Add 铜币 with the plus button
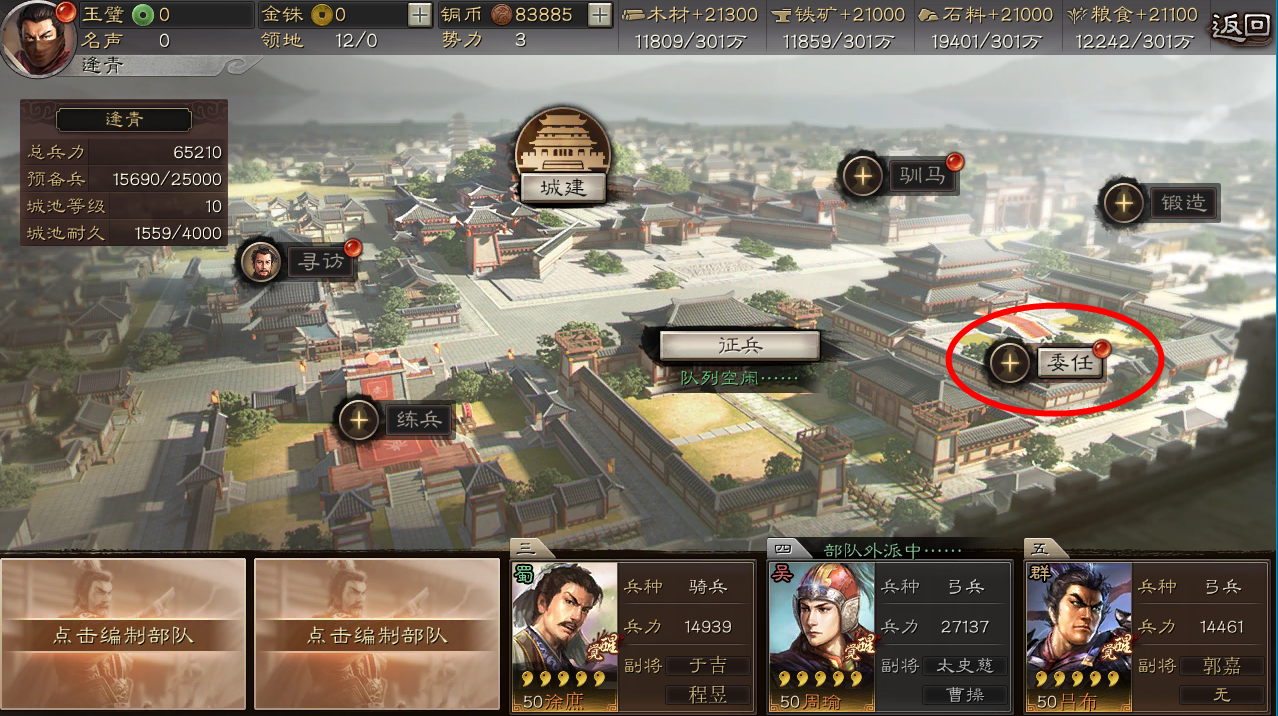Image resolution: width=1278 pixels, height=716 pixels. point(599,15)
